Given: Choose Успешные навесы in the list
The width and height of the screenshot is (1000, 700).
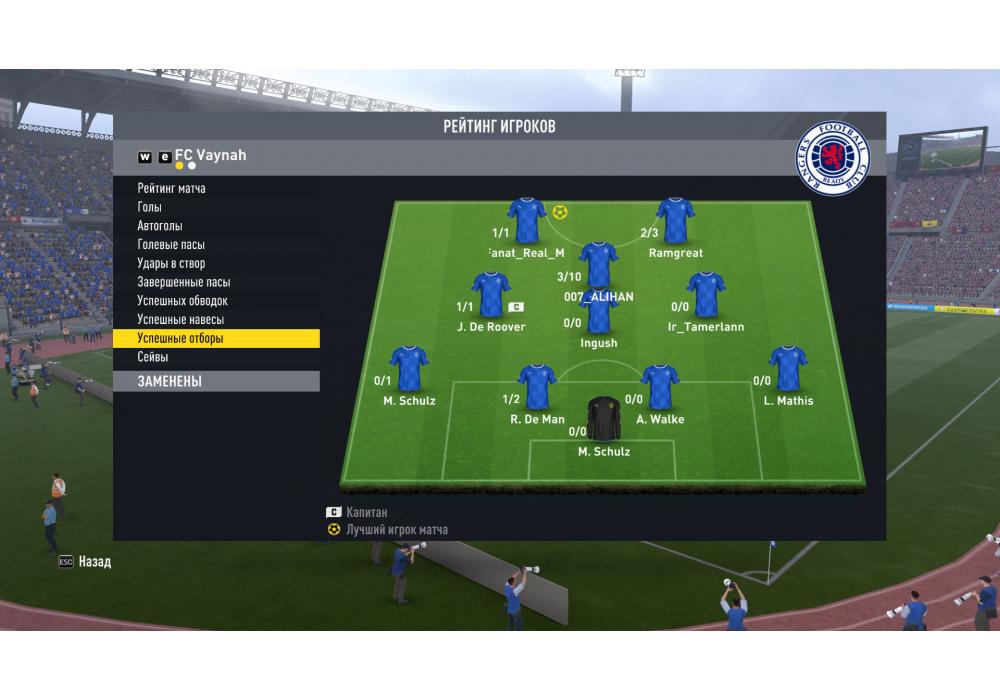Looking at the screenshot, I should click(x=180, y=319).
